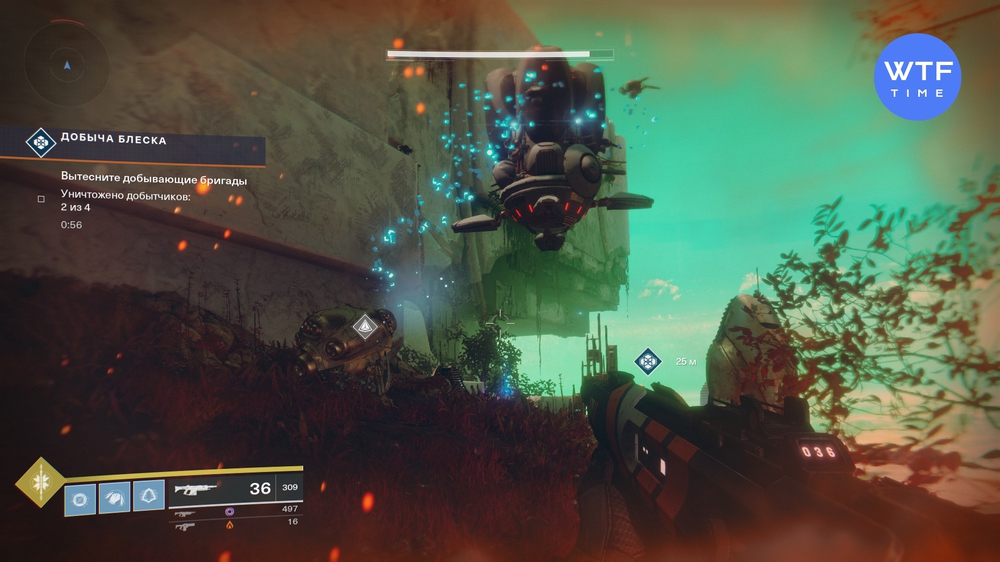Use the melee fist ability icon
Viewport: 1000px width, 562px height.
pos(115,497)
